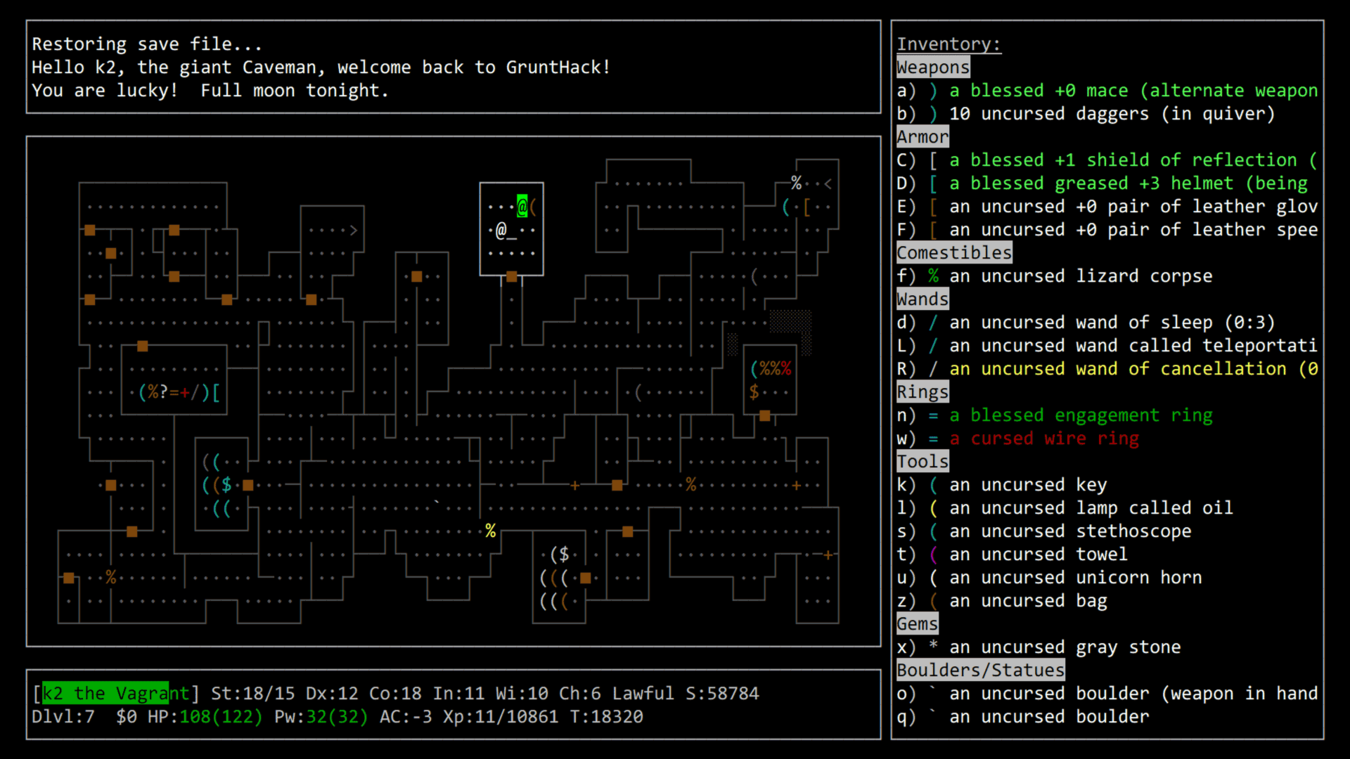Click an orange door square on the map
The height and width of the screenshot is (759, 1350).
pyautogui.click(x=91, y=232)
